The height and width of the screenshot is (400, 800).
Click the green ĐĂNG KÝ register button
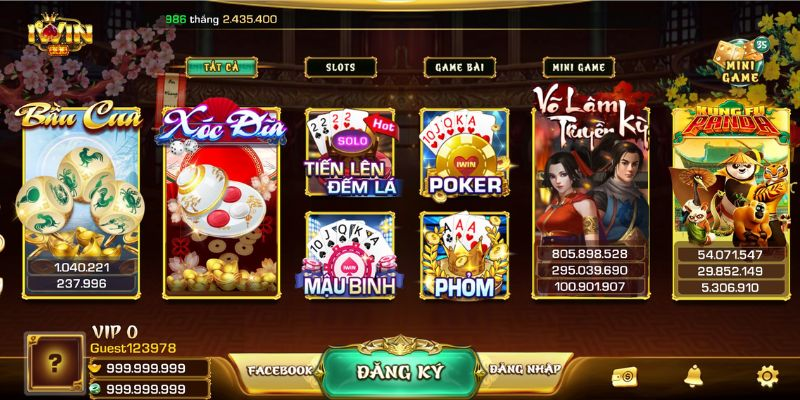[398, 371]
